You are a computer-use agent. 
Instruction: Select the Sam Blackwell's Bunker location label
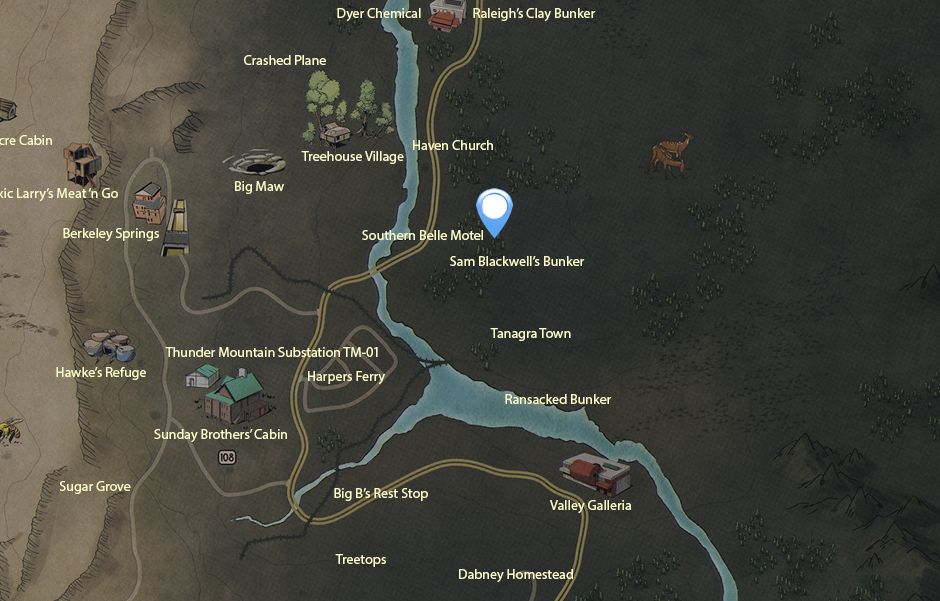(x=517, y=261)
